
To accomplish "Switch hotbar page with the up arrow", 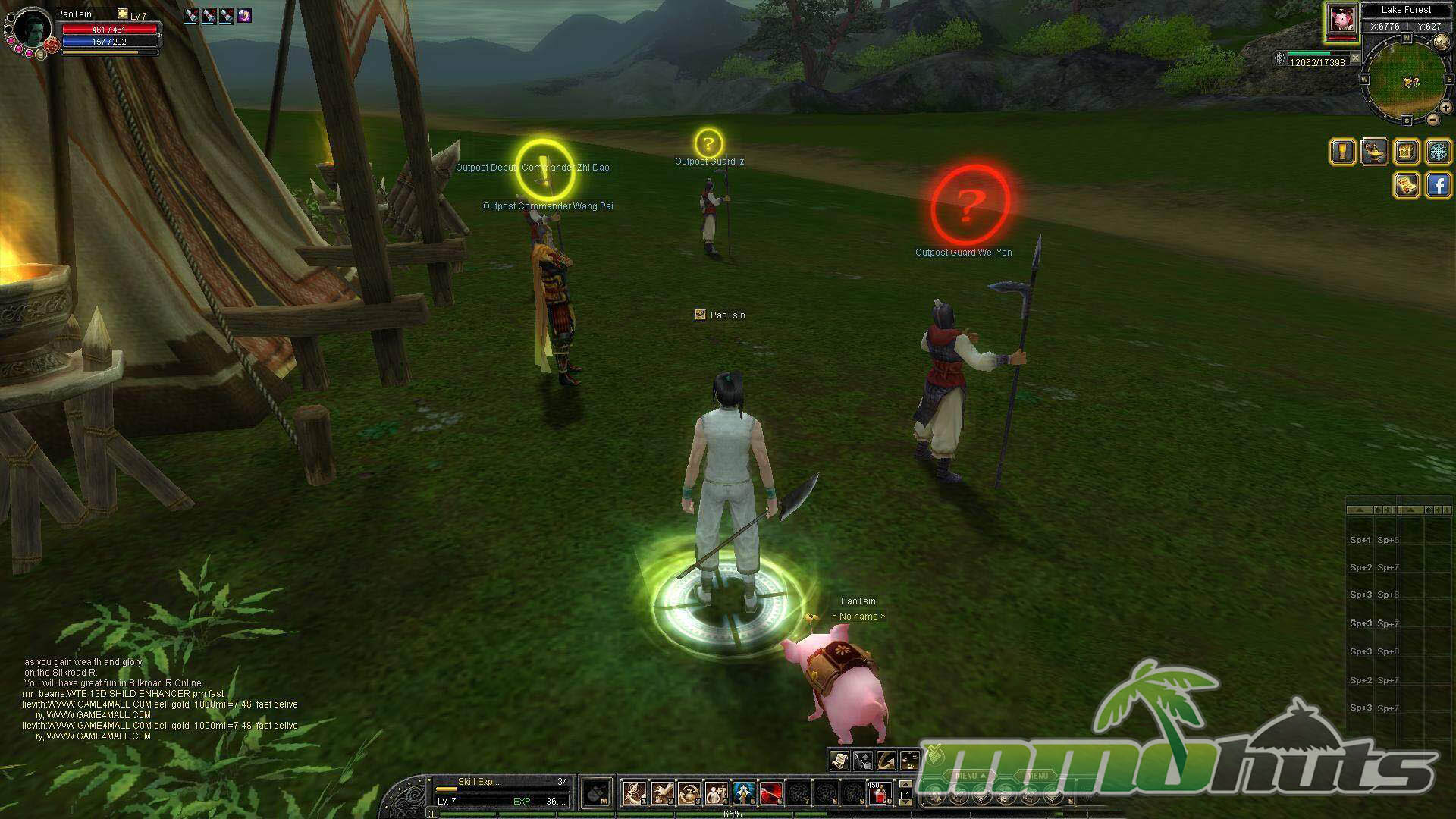I will point(905,785).
